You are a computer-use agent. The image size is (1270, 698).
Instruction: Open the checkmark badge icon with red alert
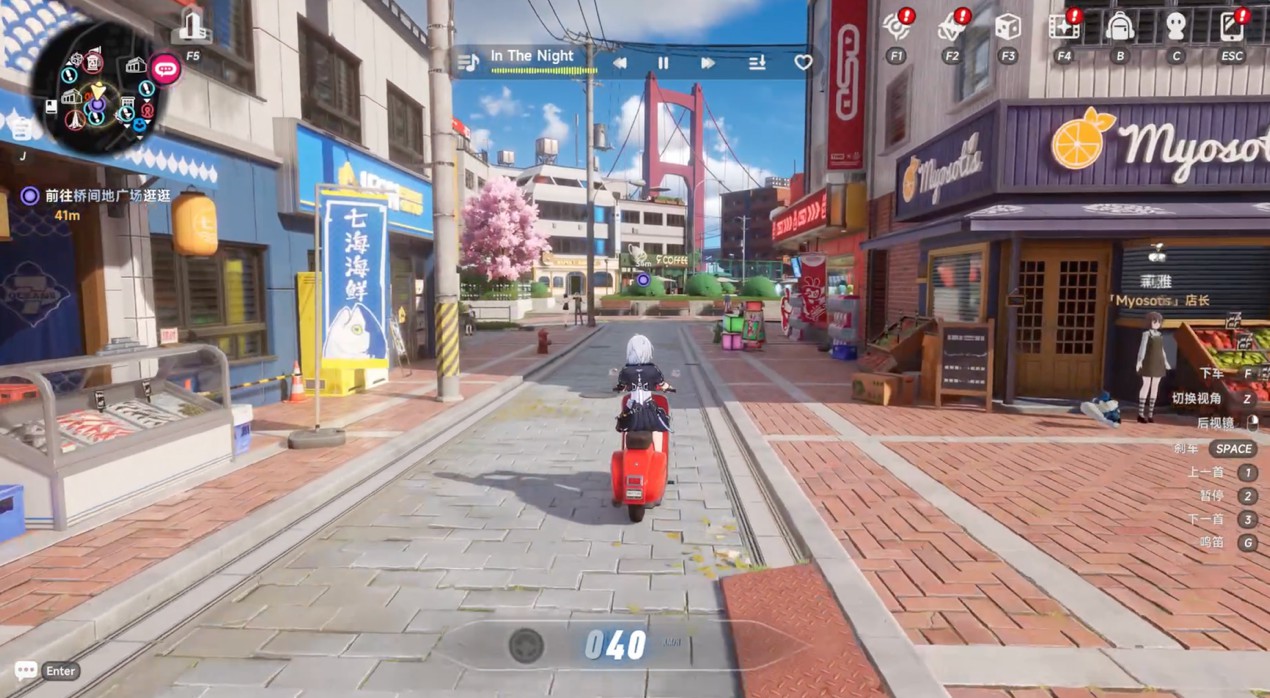(x=951, y=27)
